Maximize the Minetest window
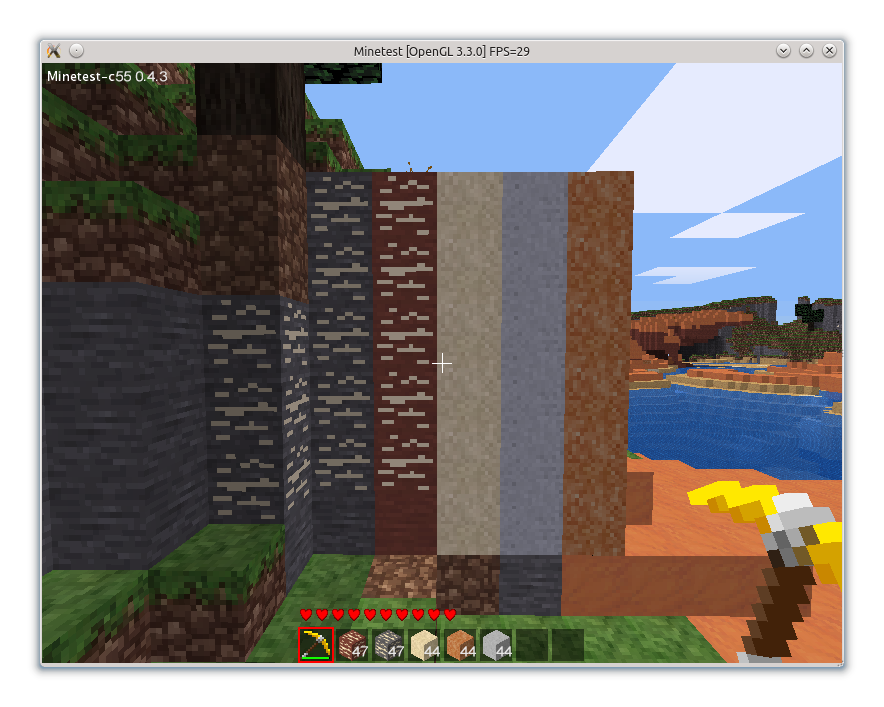This screenshot has width=884, height=707. 805,50
